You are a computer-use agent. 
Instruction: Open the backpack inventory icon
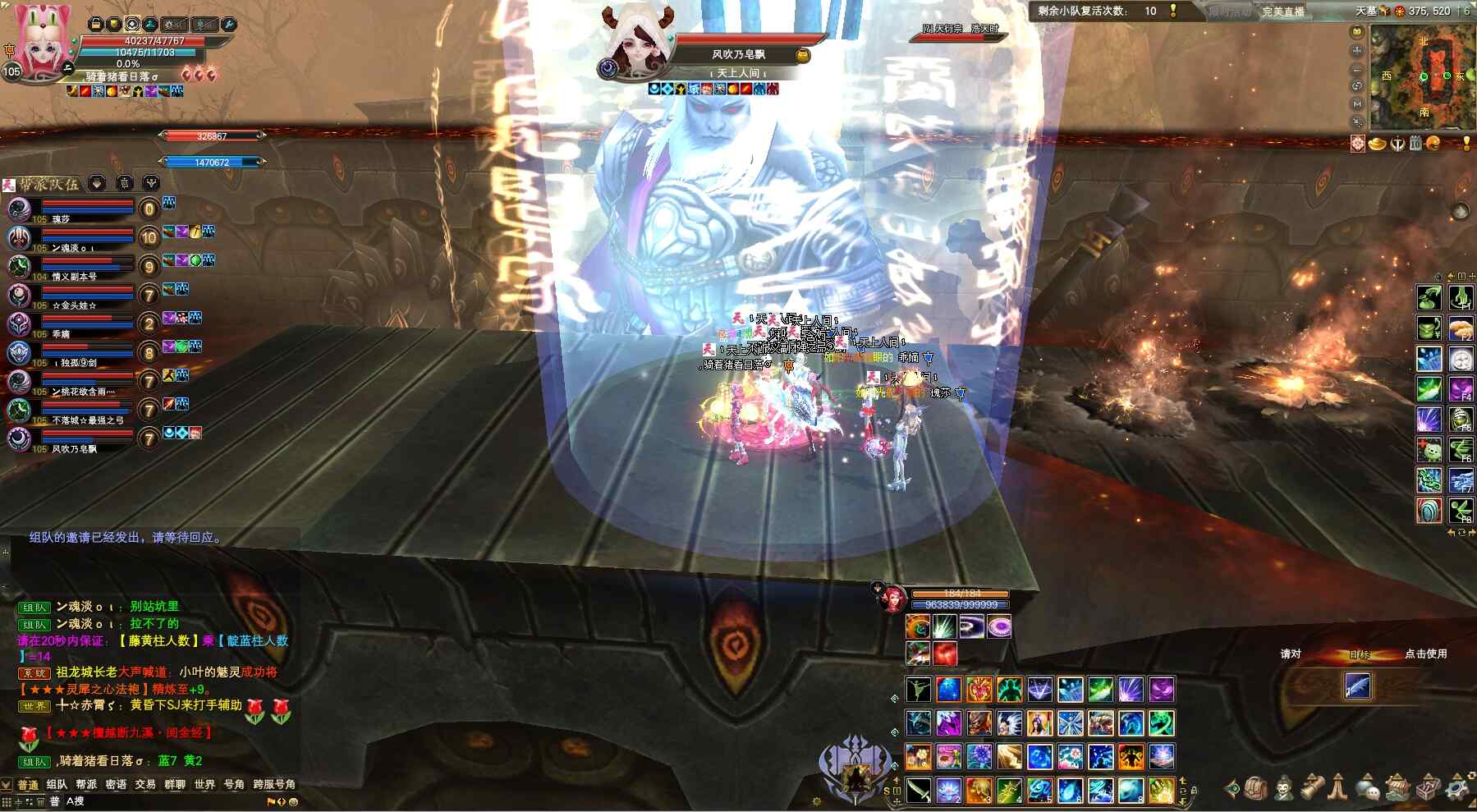pyautogui.click(x=1255, y=789)
